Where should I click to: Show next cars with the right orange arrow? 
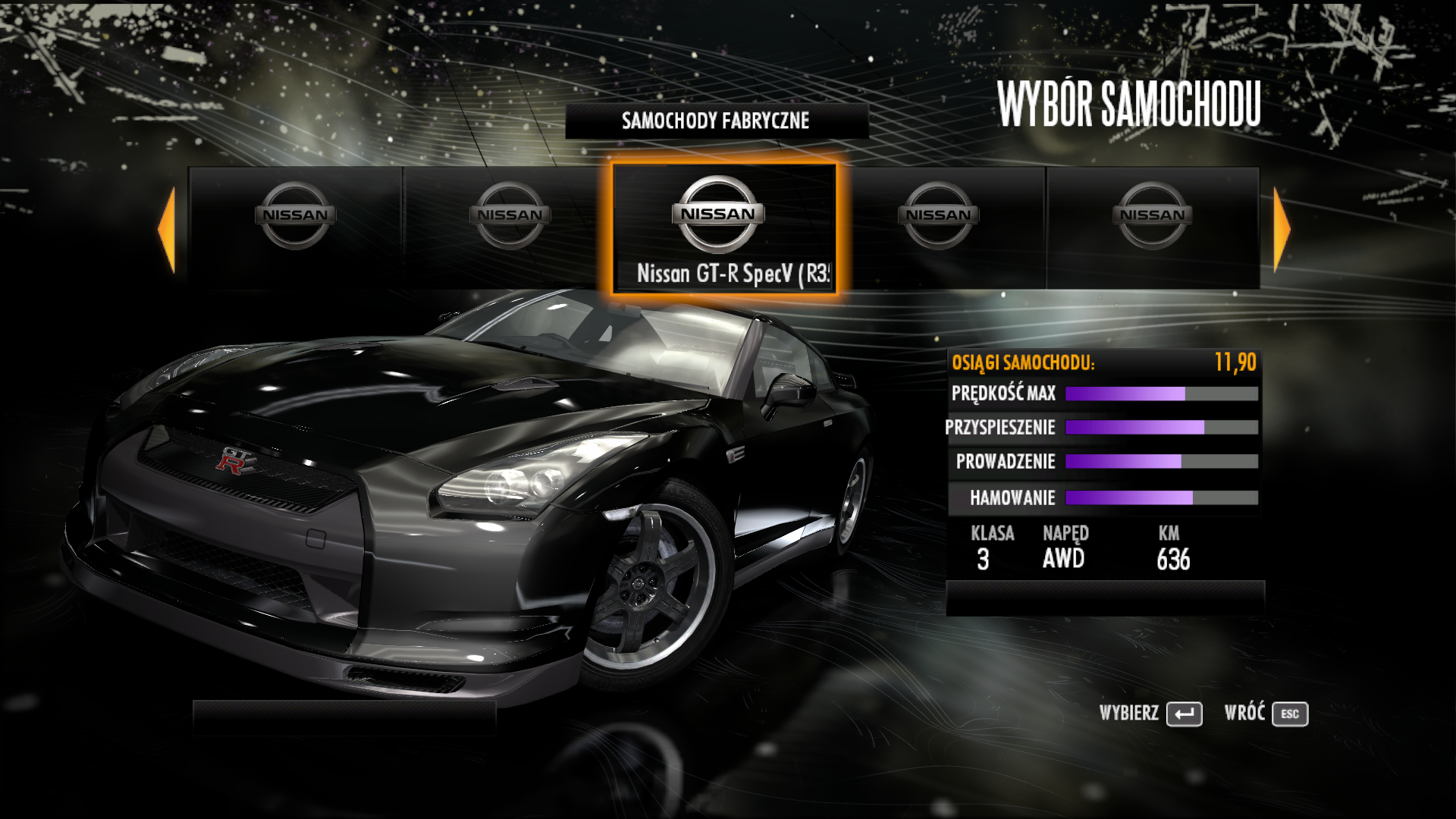coord(1281,229)
